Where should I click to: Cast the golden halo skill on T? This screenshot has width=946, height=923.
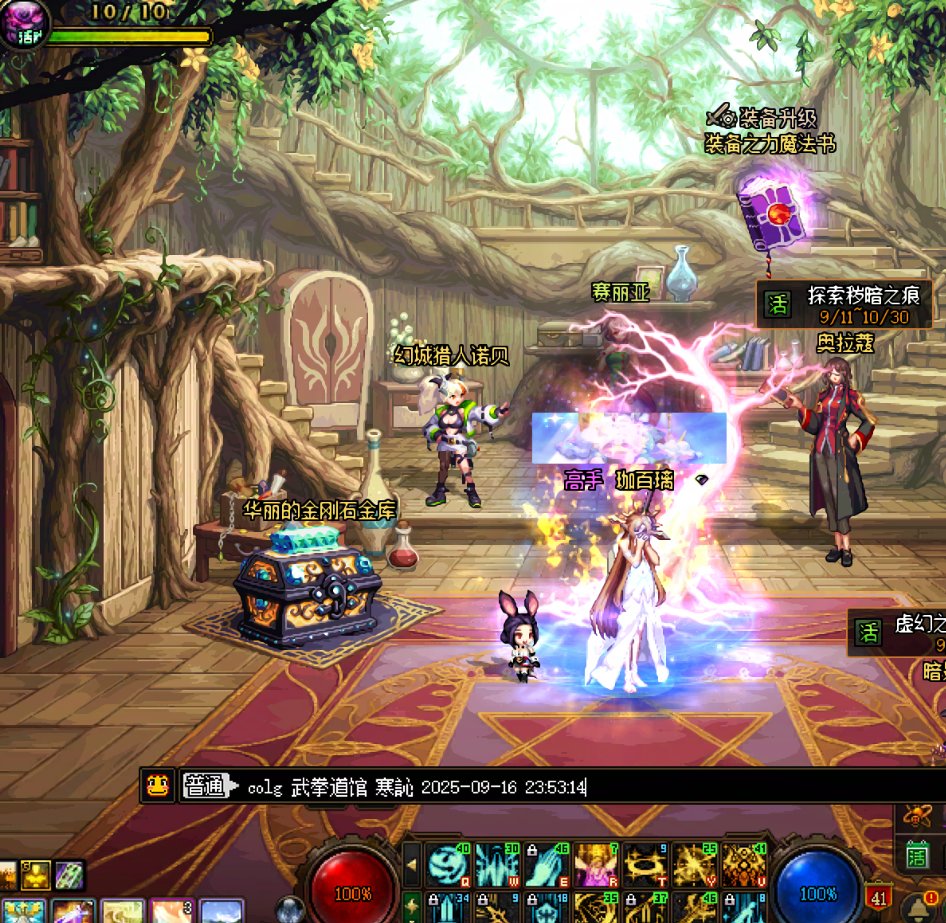point(645,864)
